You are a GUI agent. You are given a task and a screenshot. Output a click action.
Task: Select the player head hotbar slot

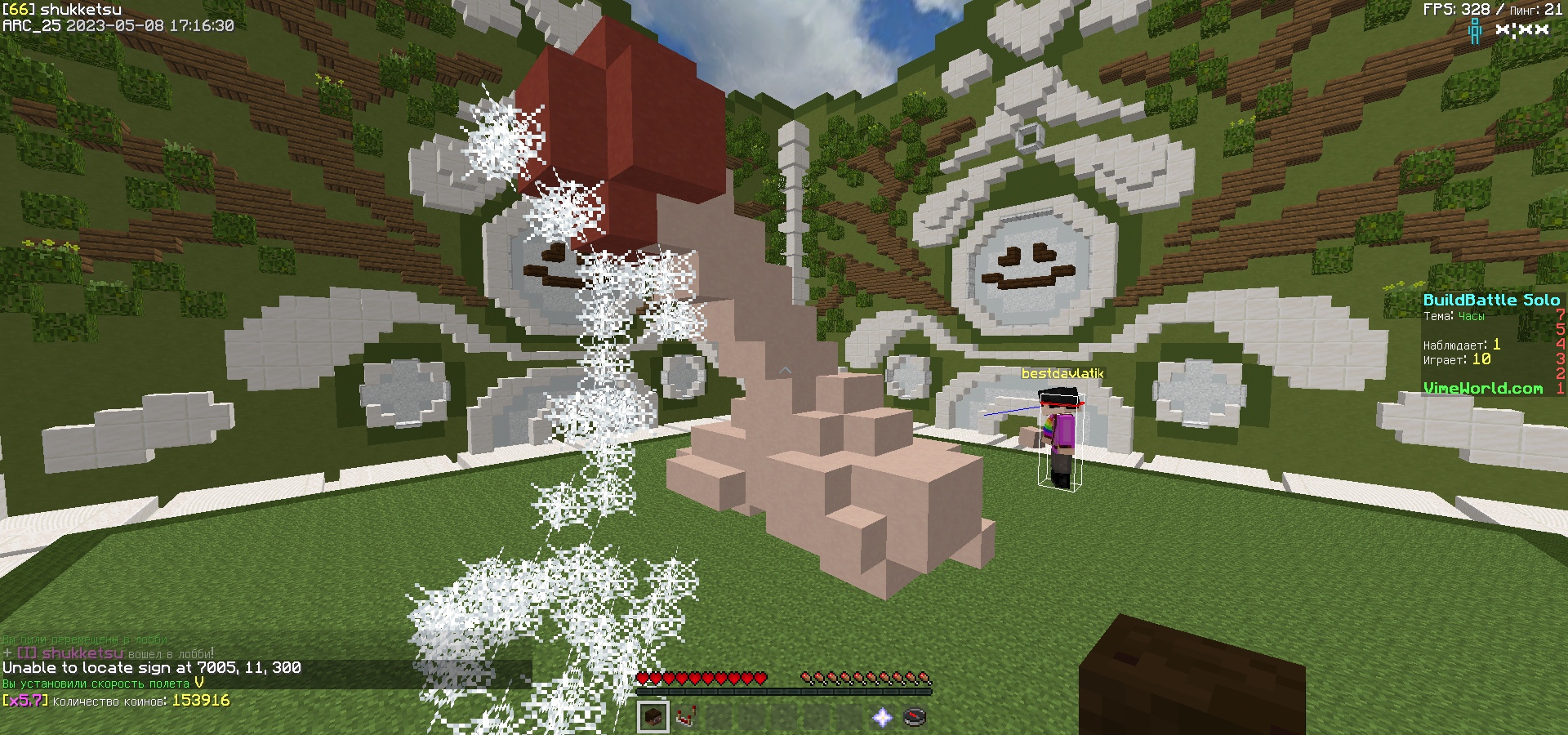pyautogui.click(x=653, y=717)
